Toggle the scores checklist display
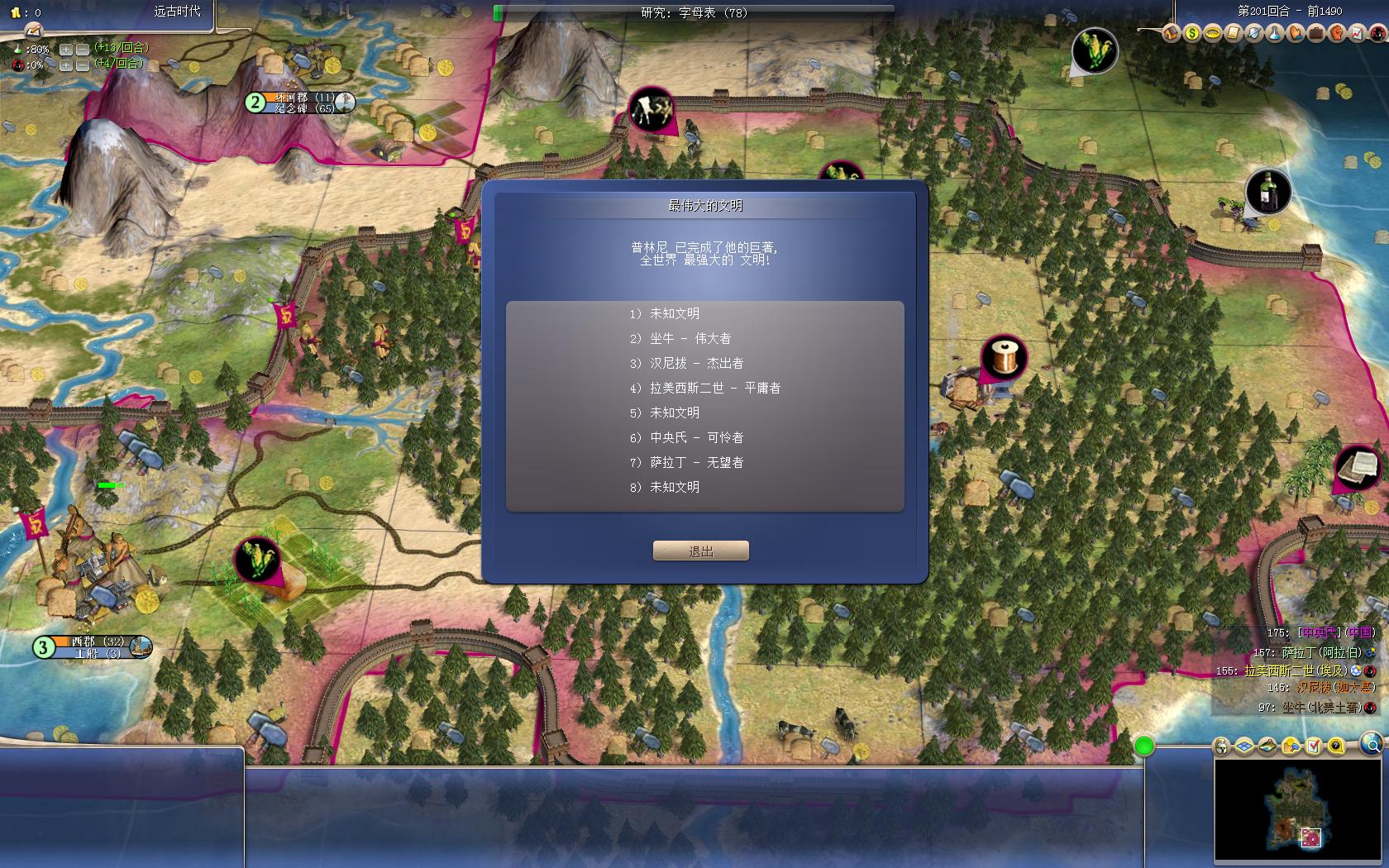 (1313, 747)
